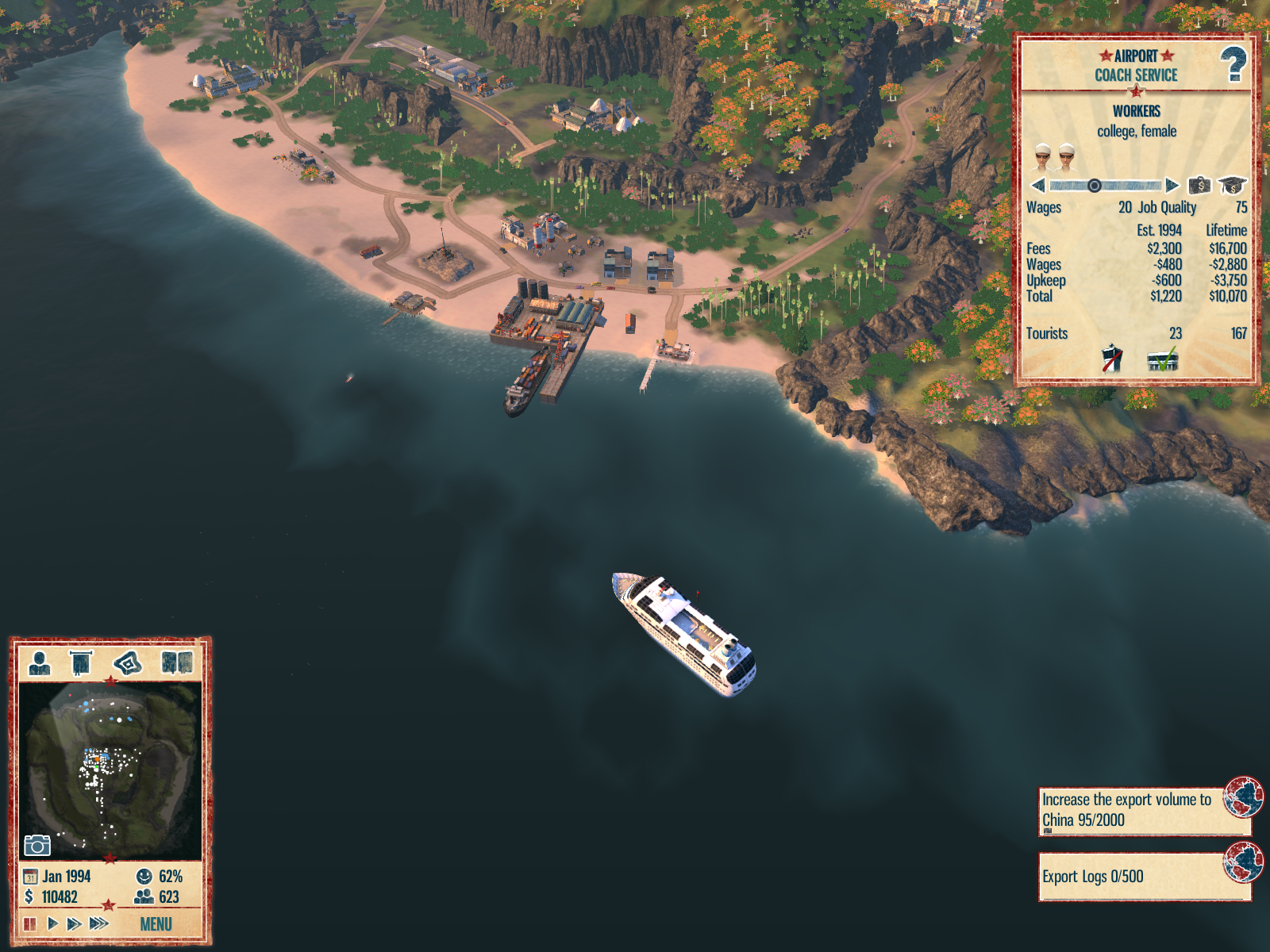Select the control tower upgrade icon
This screenshot has height=952, width=1270.
[x=1112, y=359]
